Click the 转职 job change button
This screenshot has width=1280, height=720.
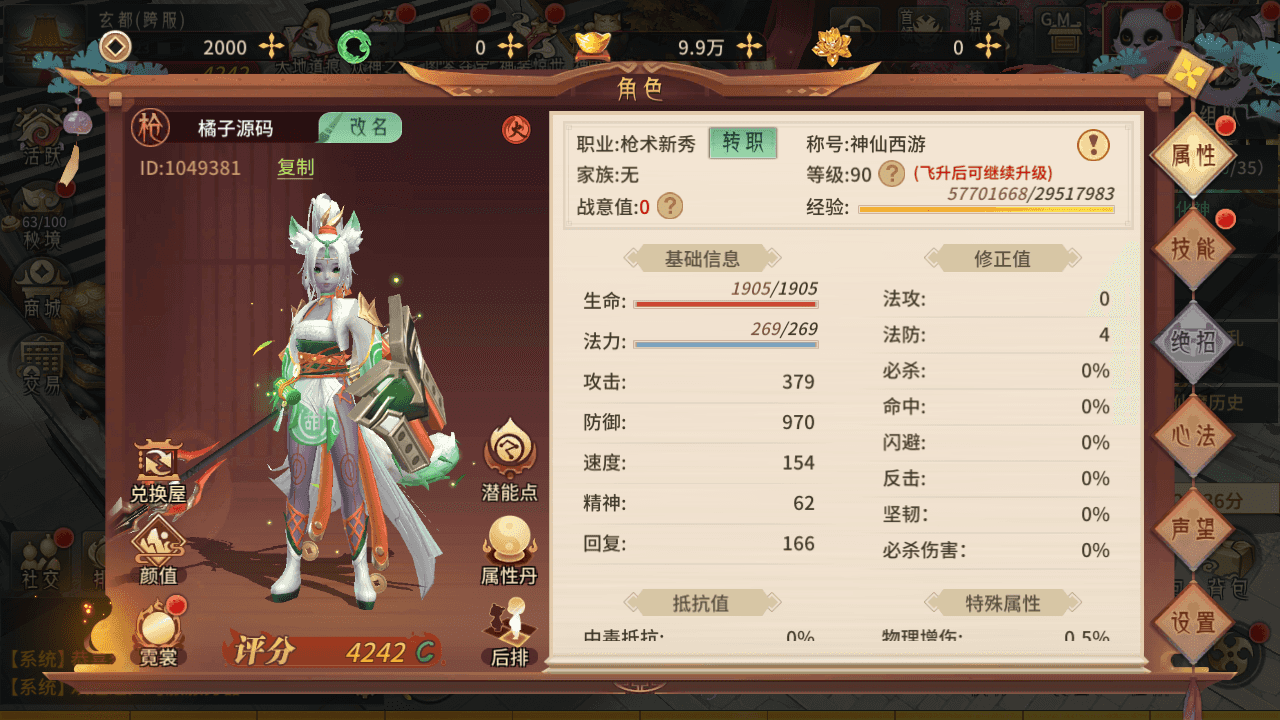click(742, 145)
